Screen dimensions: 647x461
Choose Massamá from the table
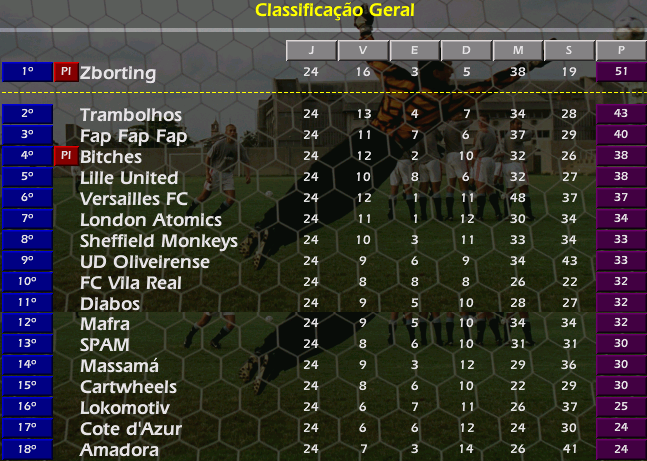tap(118, 366)
